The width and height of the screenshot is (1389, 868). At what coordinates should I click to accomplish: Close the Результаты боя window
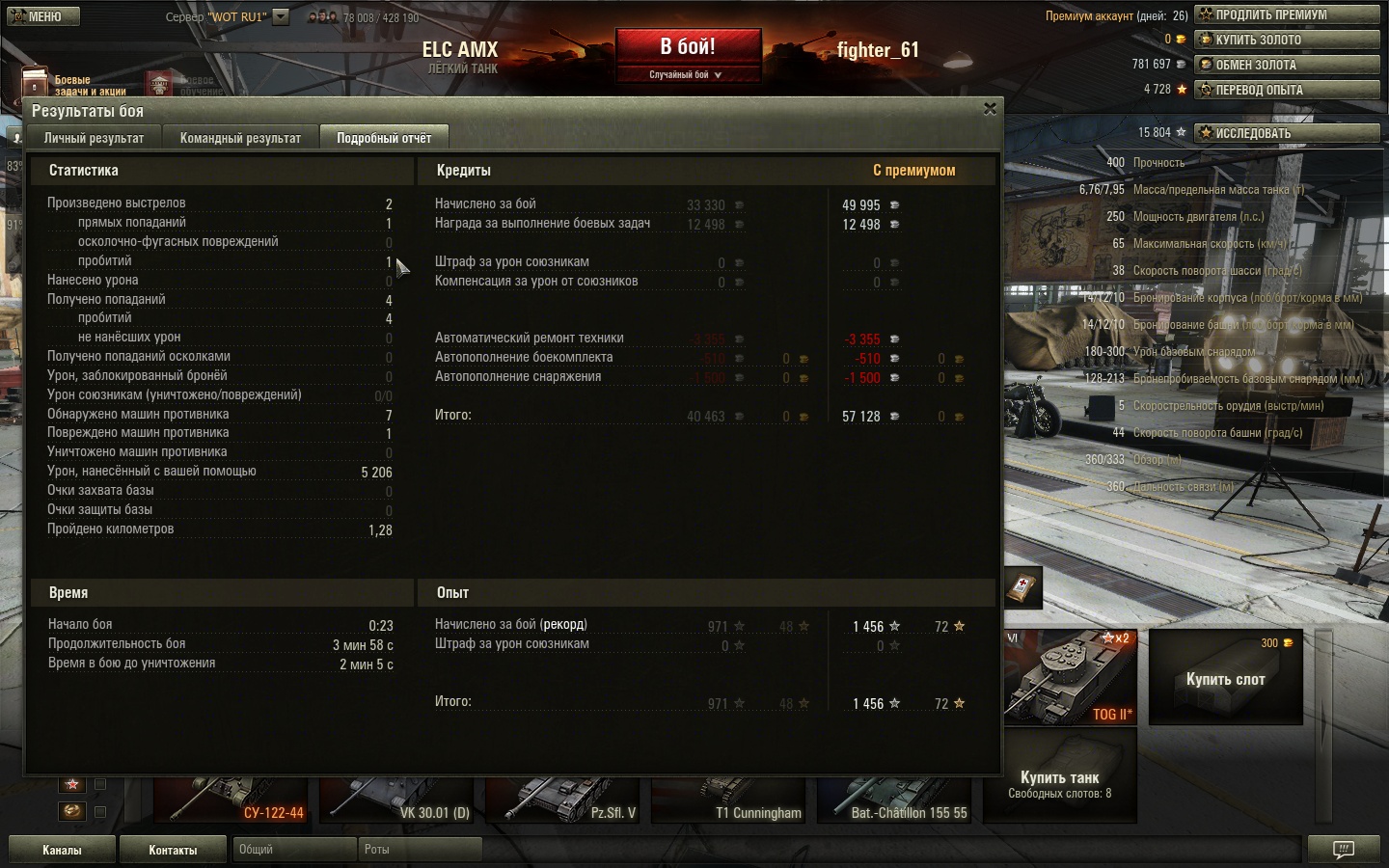(990, 109)
